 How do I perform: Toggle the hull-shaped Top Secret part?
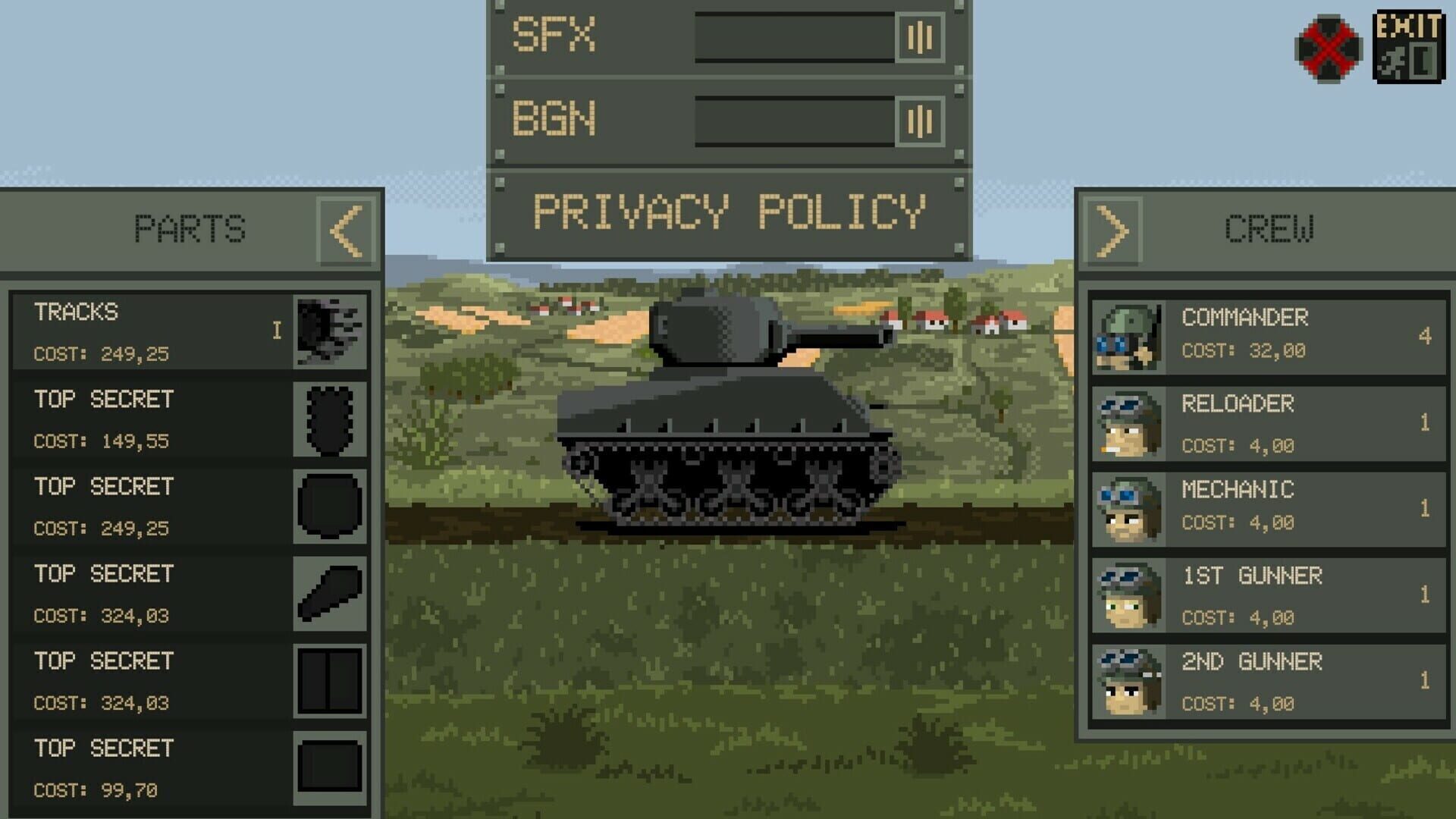(330, 504)
